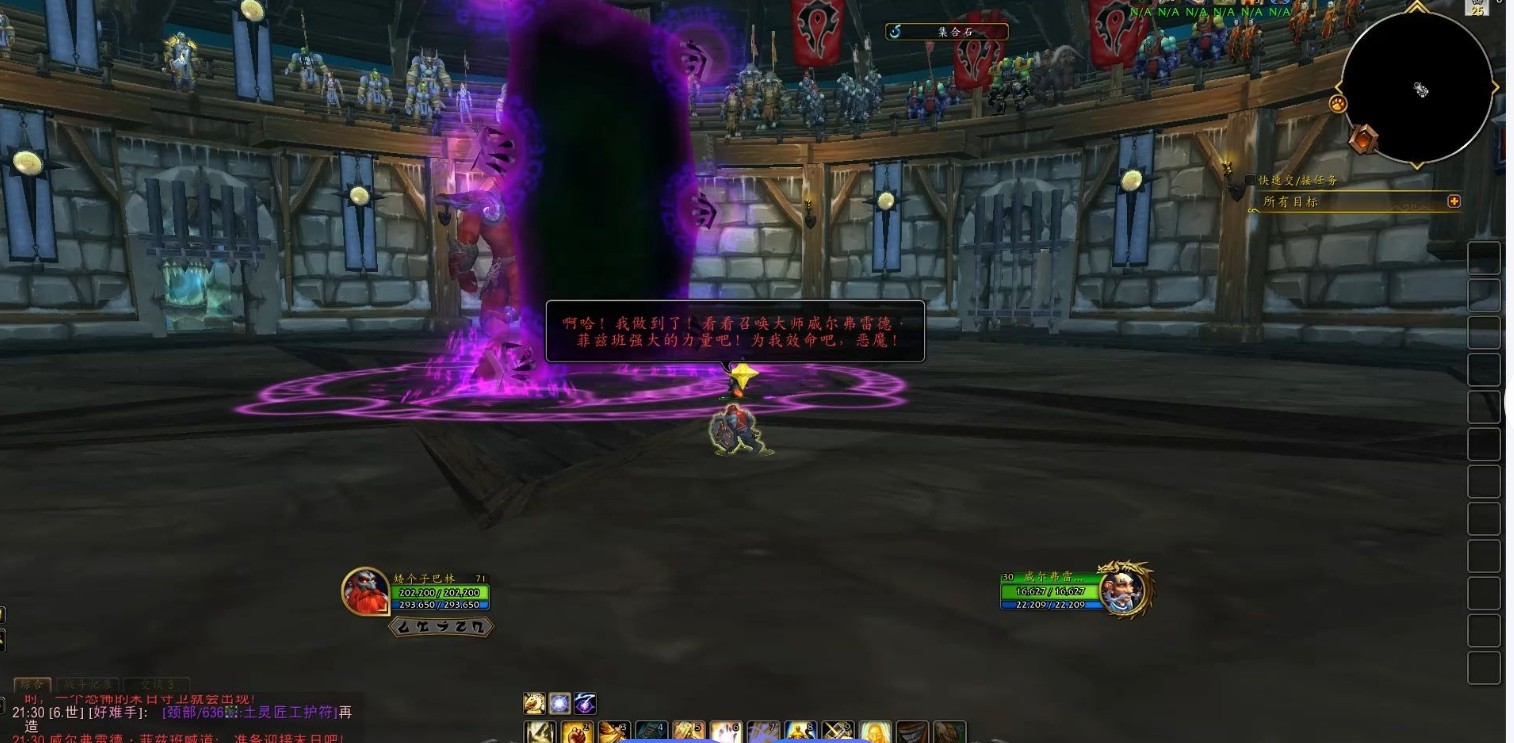Screen dimensions: 1514x743
Task: Use the golden face ability icon
Action: [875, 733]
